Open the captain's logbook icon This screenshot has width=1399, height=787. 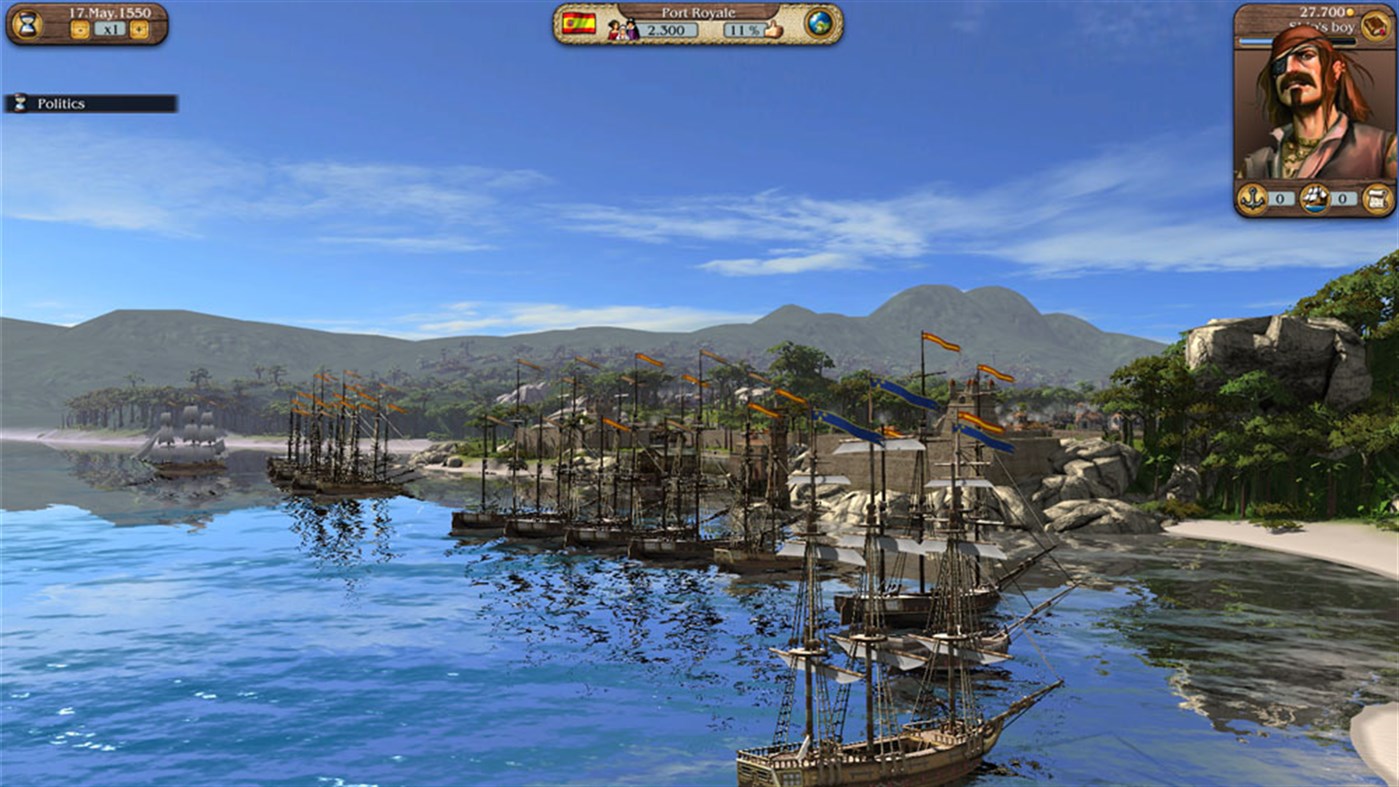point(1376,27)
